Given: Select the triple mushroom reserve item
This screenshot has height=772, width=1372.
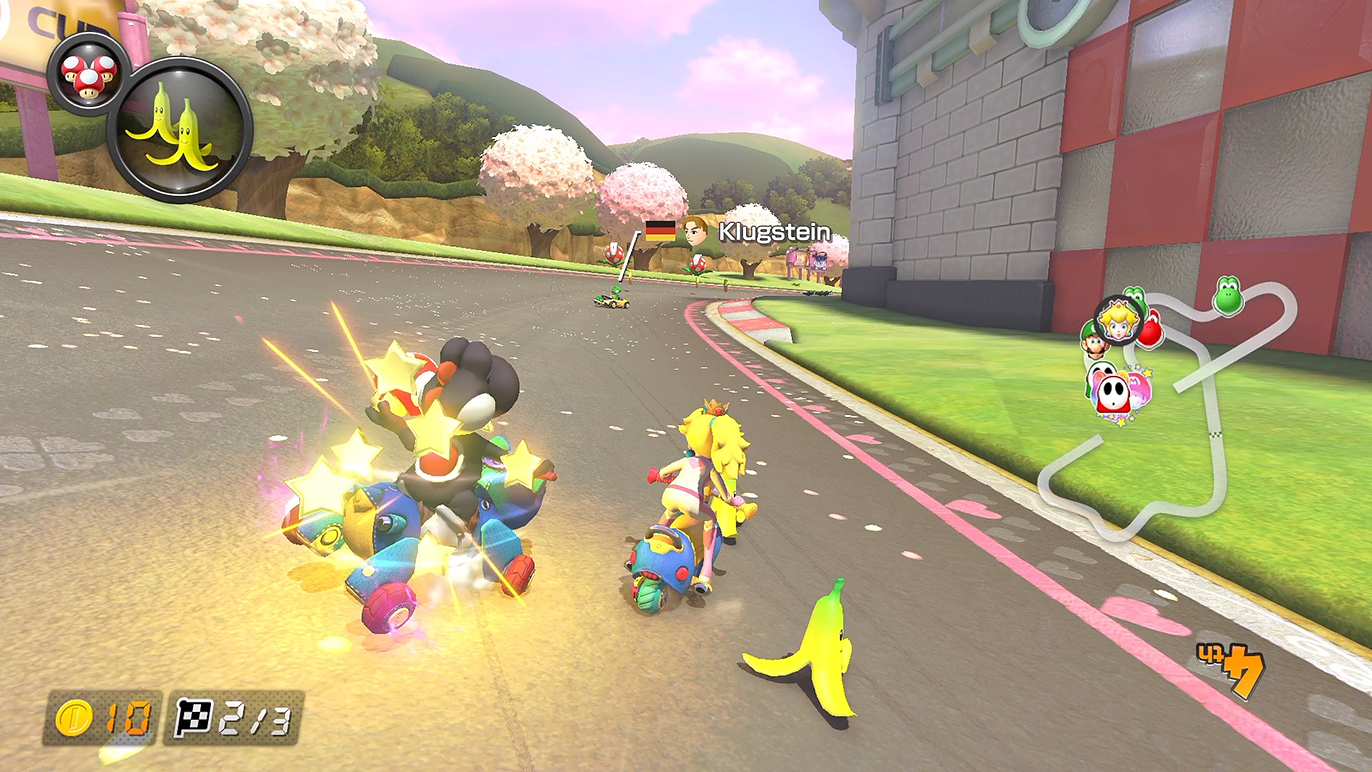Looking at the screenshot, I should coord(88,73).
